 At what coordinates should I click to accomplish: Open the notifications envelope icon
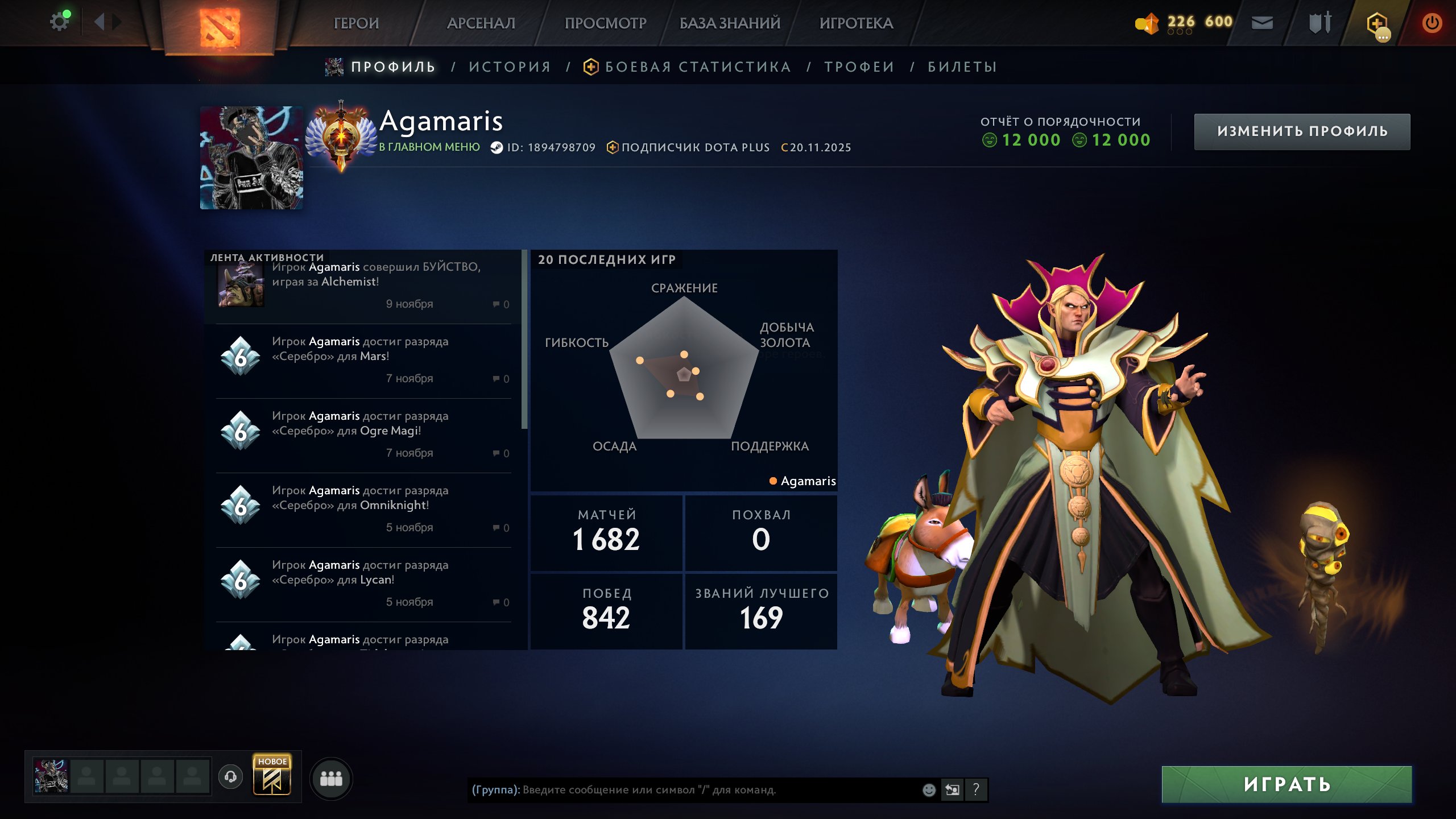tap(1261, 23)
